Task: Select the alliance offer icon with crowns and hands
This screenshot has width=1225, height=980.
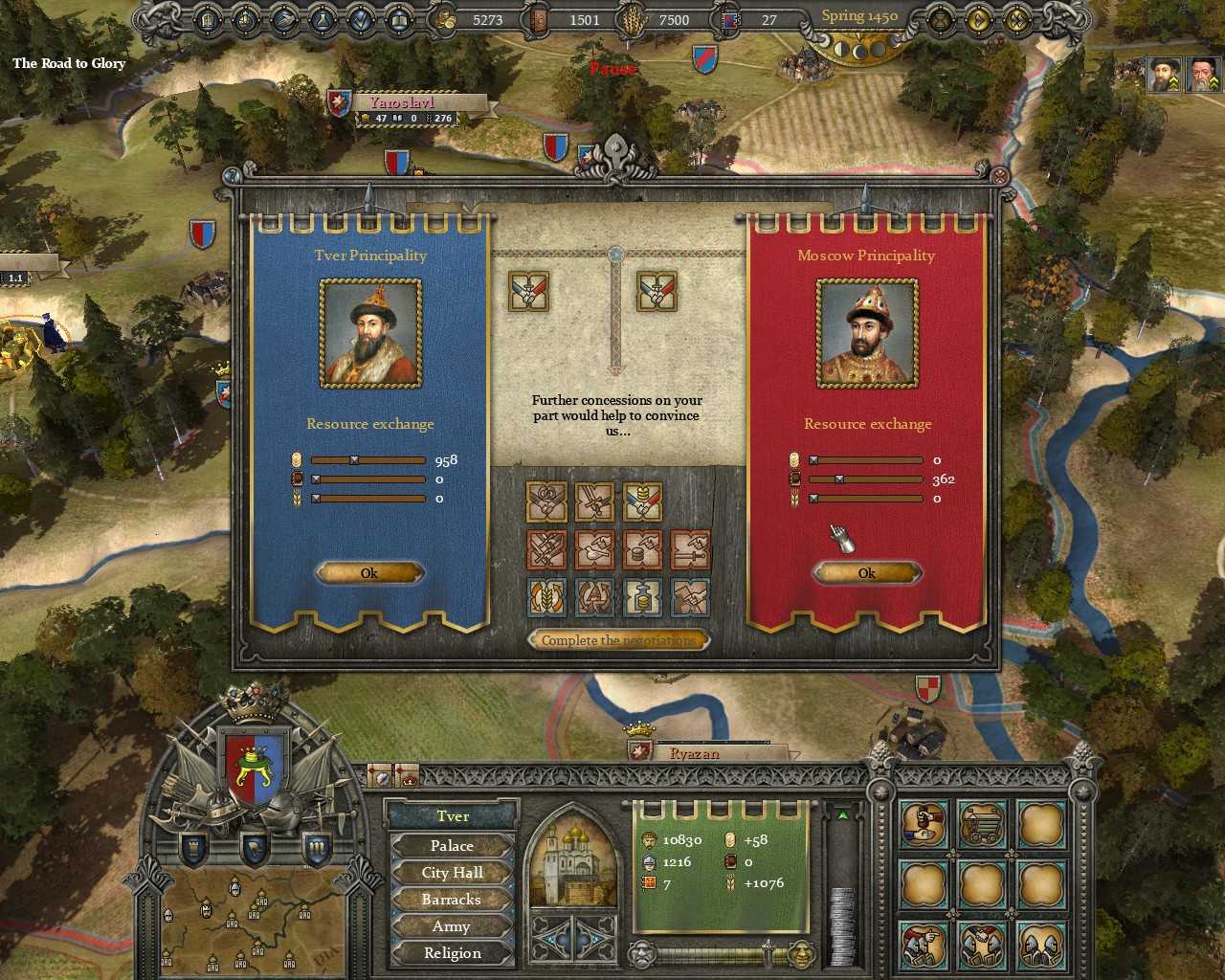Action: pyautogui.click(x=546, y=501)
